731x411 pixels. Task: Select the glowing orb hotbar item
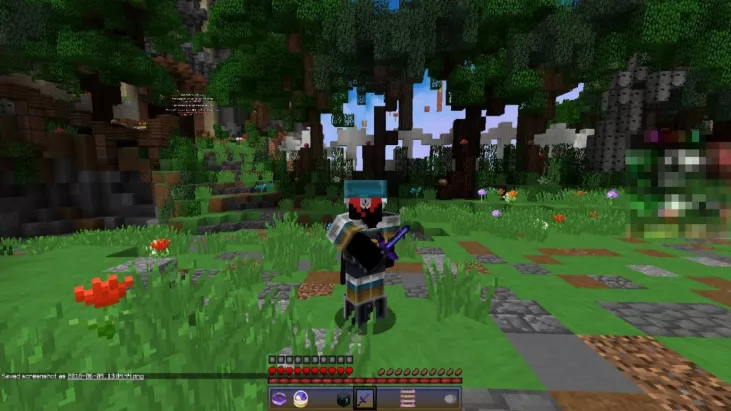(x=301, y=399)
